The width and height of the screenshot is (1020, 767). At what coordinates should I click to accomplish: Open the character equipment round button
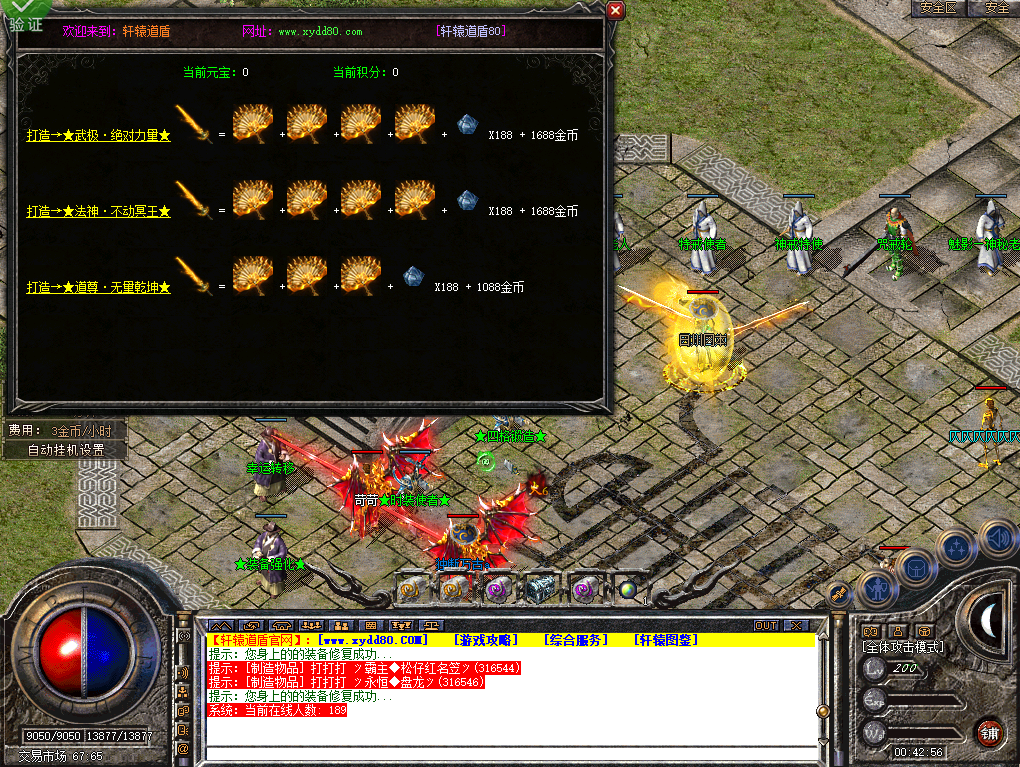pos(877,590)
